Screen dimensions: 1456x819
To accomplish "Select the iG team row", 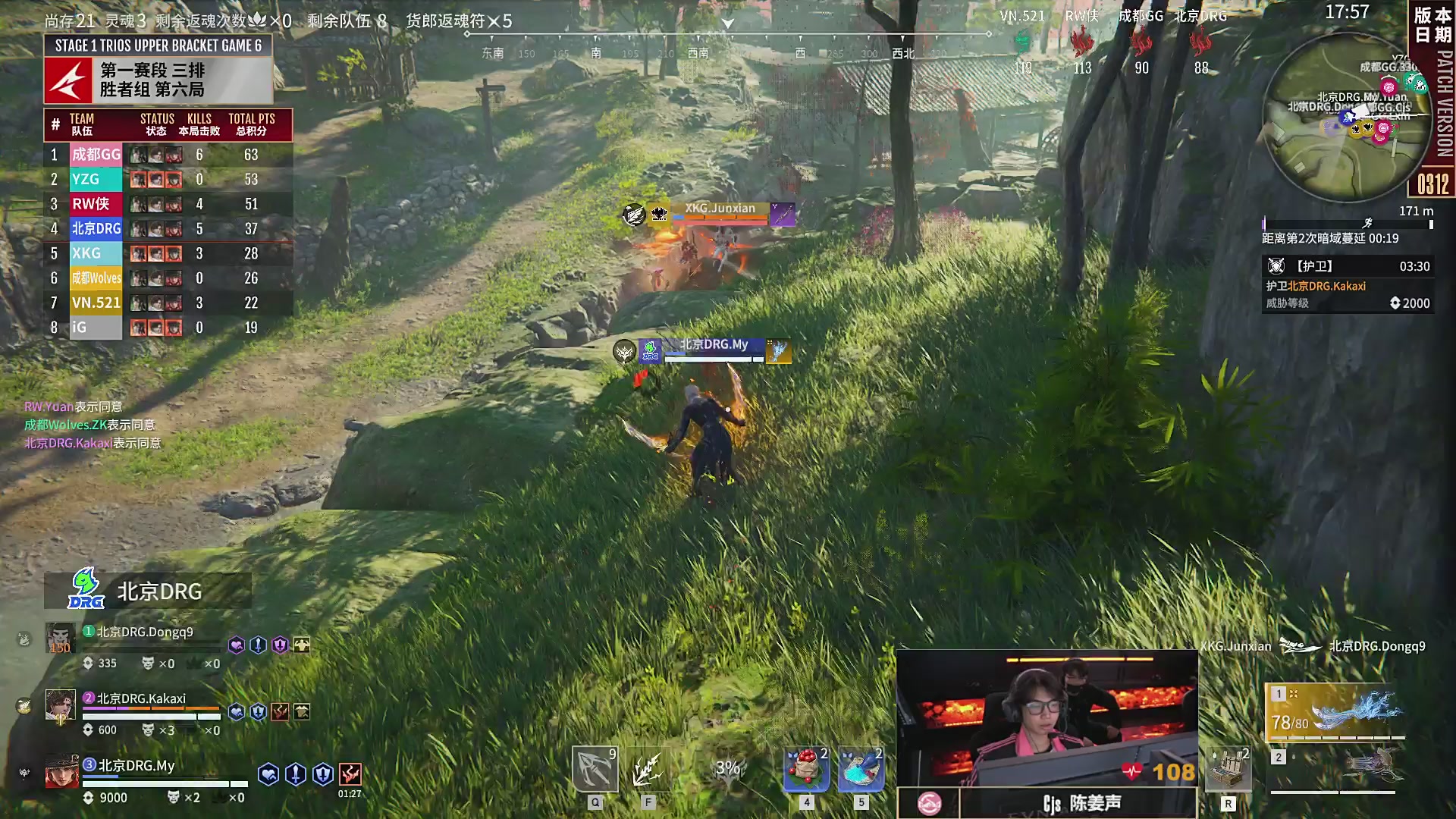I will [168, 328].
